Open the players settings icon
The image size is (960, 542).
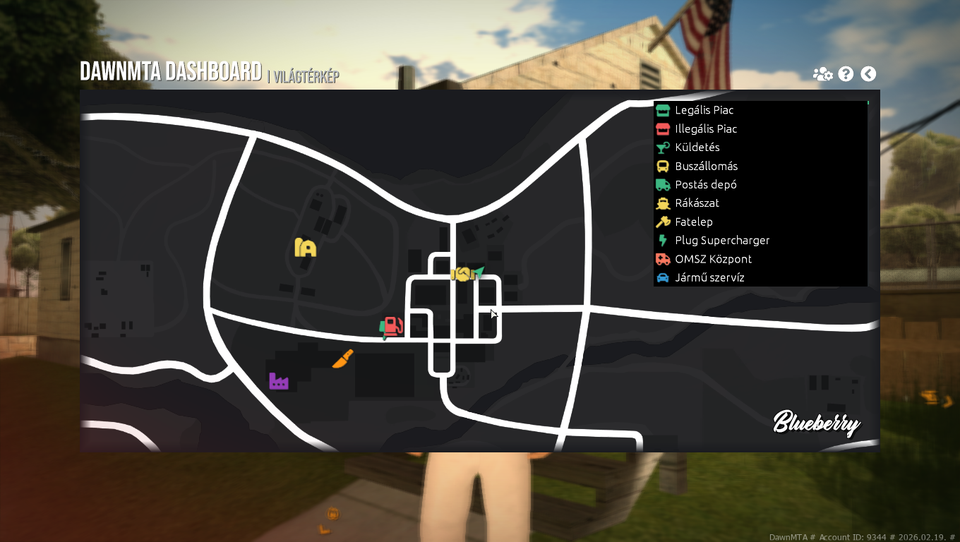pyautogui.click(x=823, y=74)
